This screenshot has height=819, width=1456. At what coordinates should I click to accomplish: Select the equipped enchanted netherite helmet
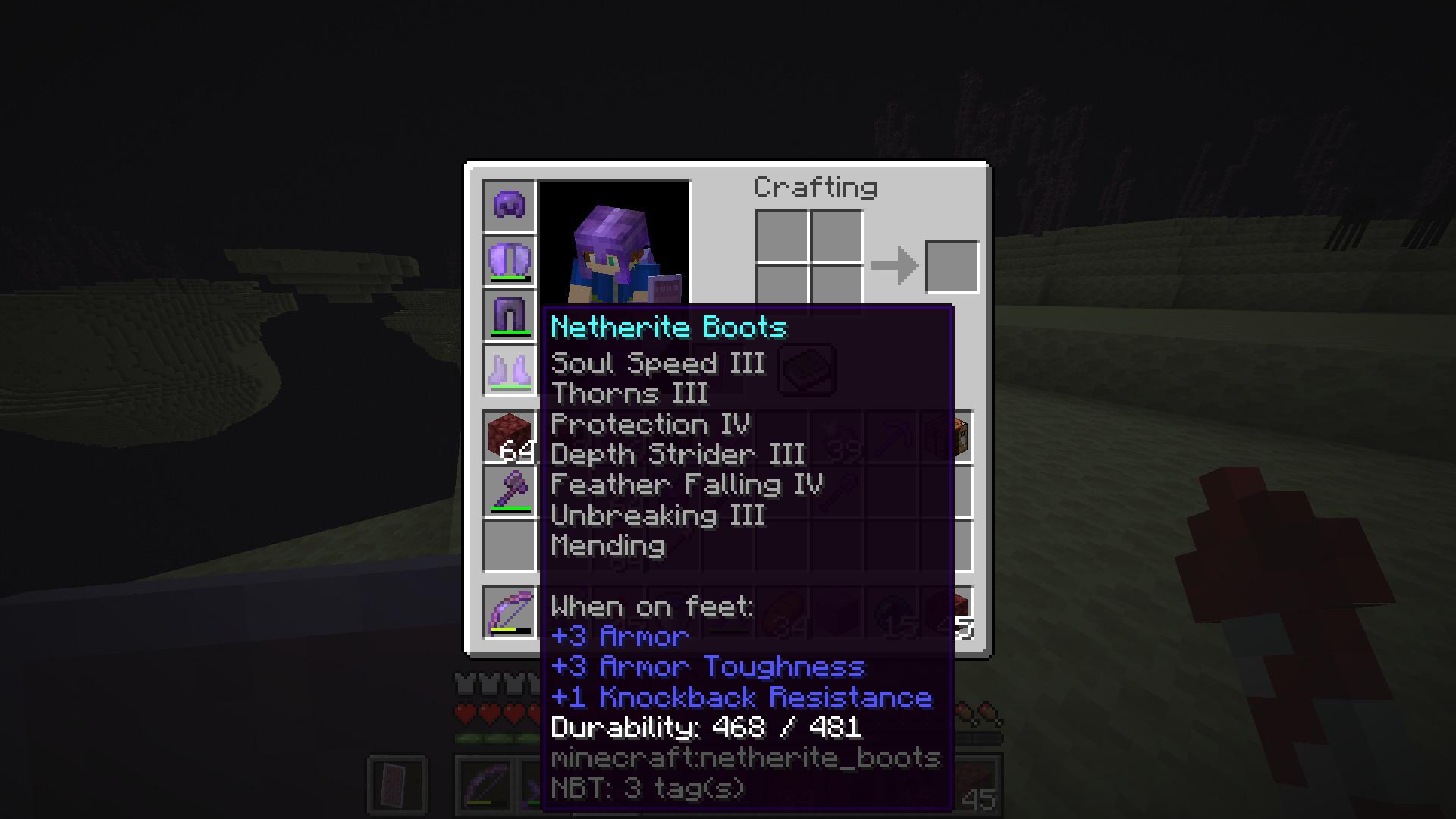point(508,205)
